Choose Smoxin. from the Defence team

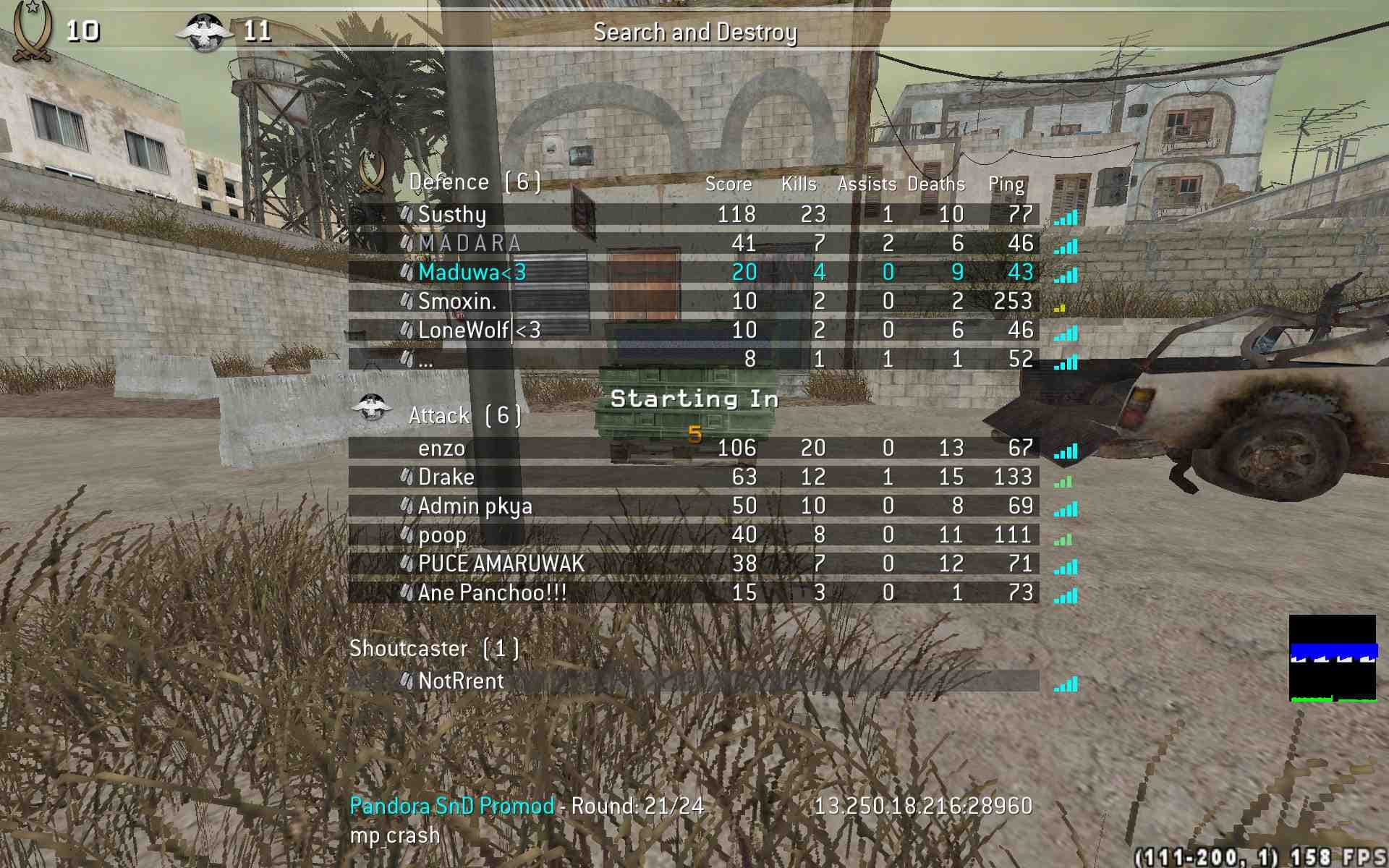tap(457, 301)
